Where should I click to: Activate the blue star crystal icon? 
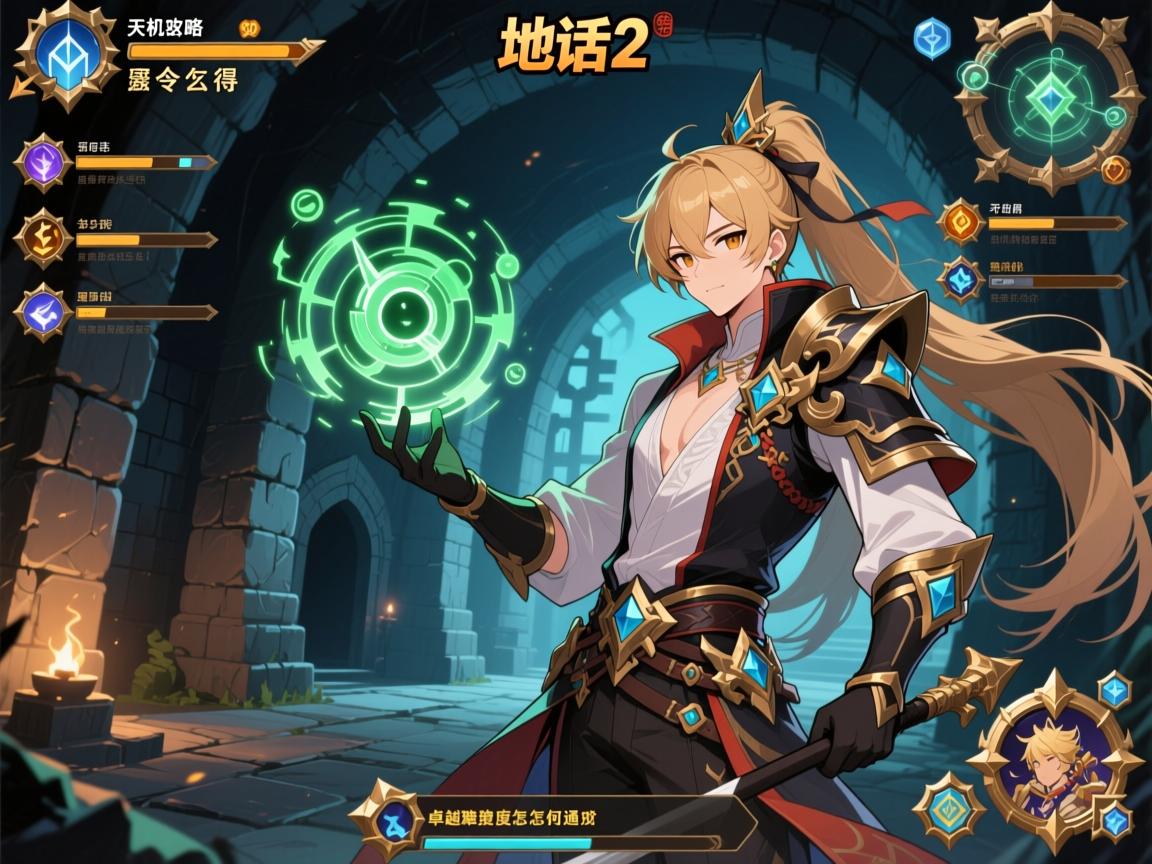962,279
